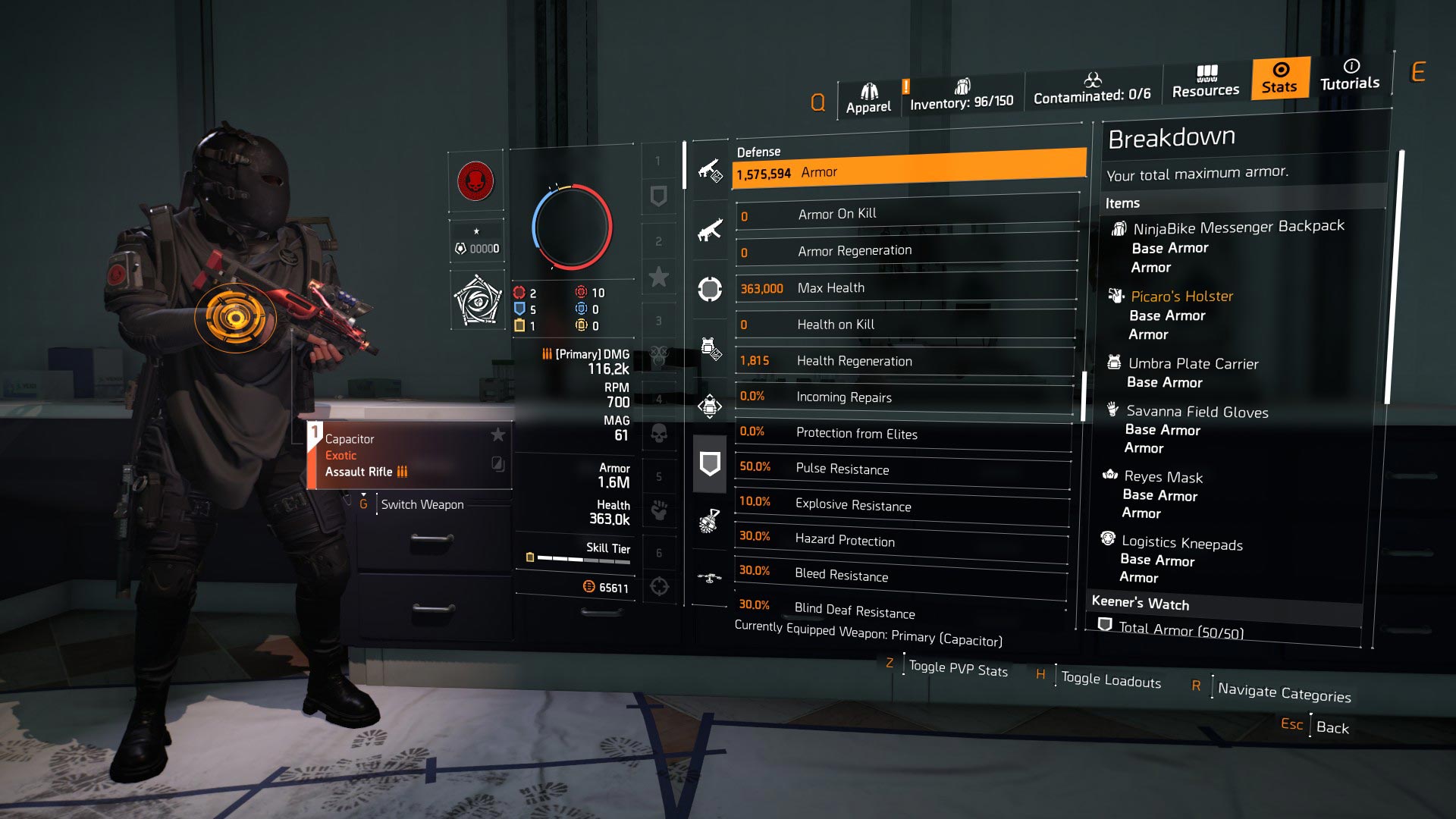The image size is (1456, 819).
Task: Select the star icon in slot 2
Action: [x=659, y=278]
